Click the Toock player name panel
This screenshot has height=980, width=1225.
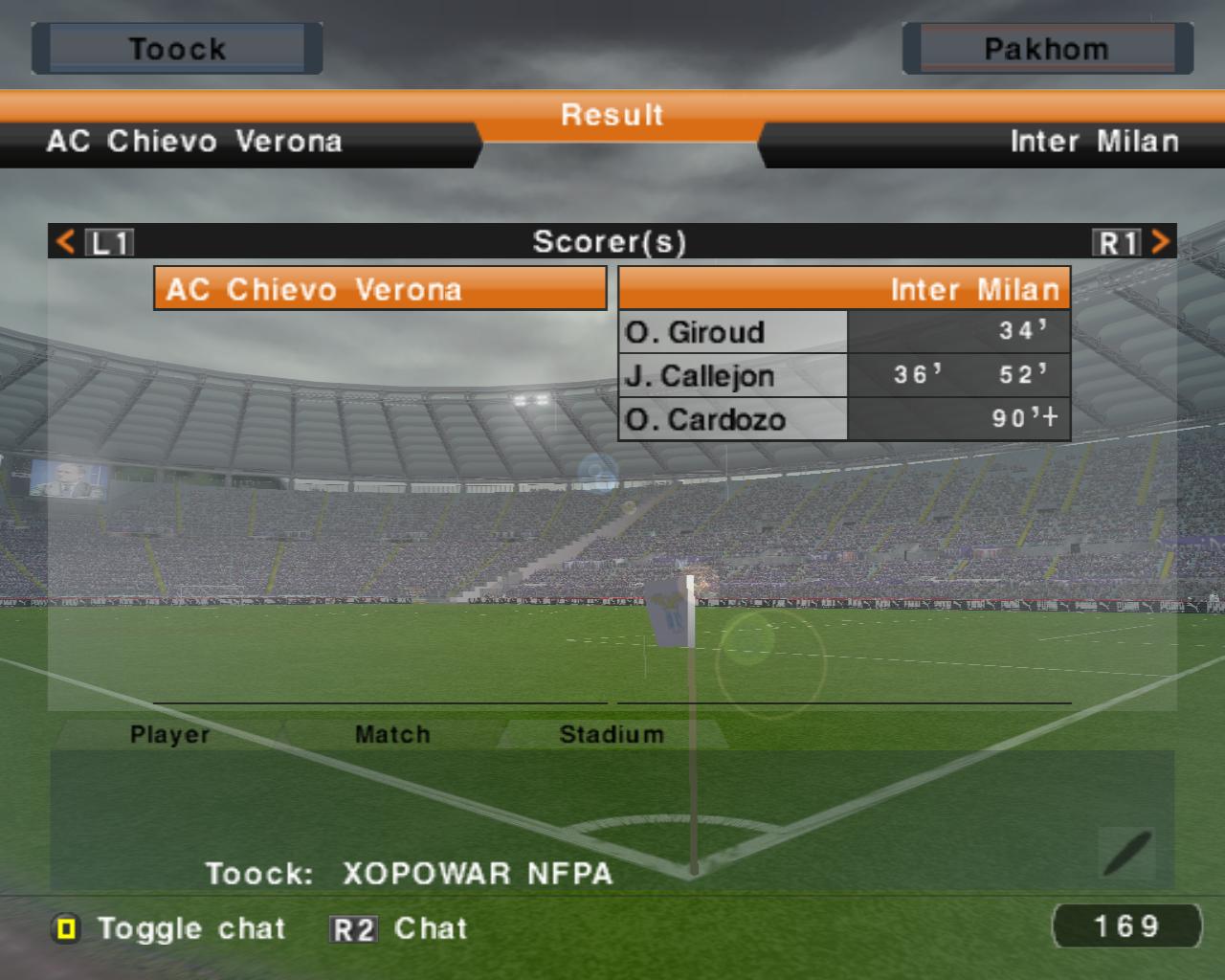click(177, 49)
